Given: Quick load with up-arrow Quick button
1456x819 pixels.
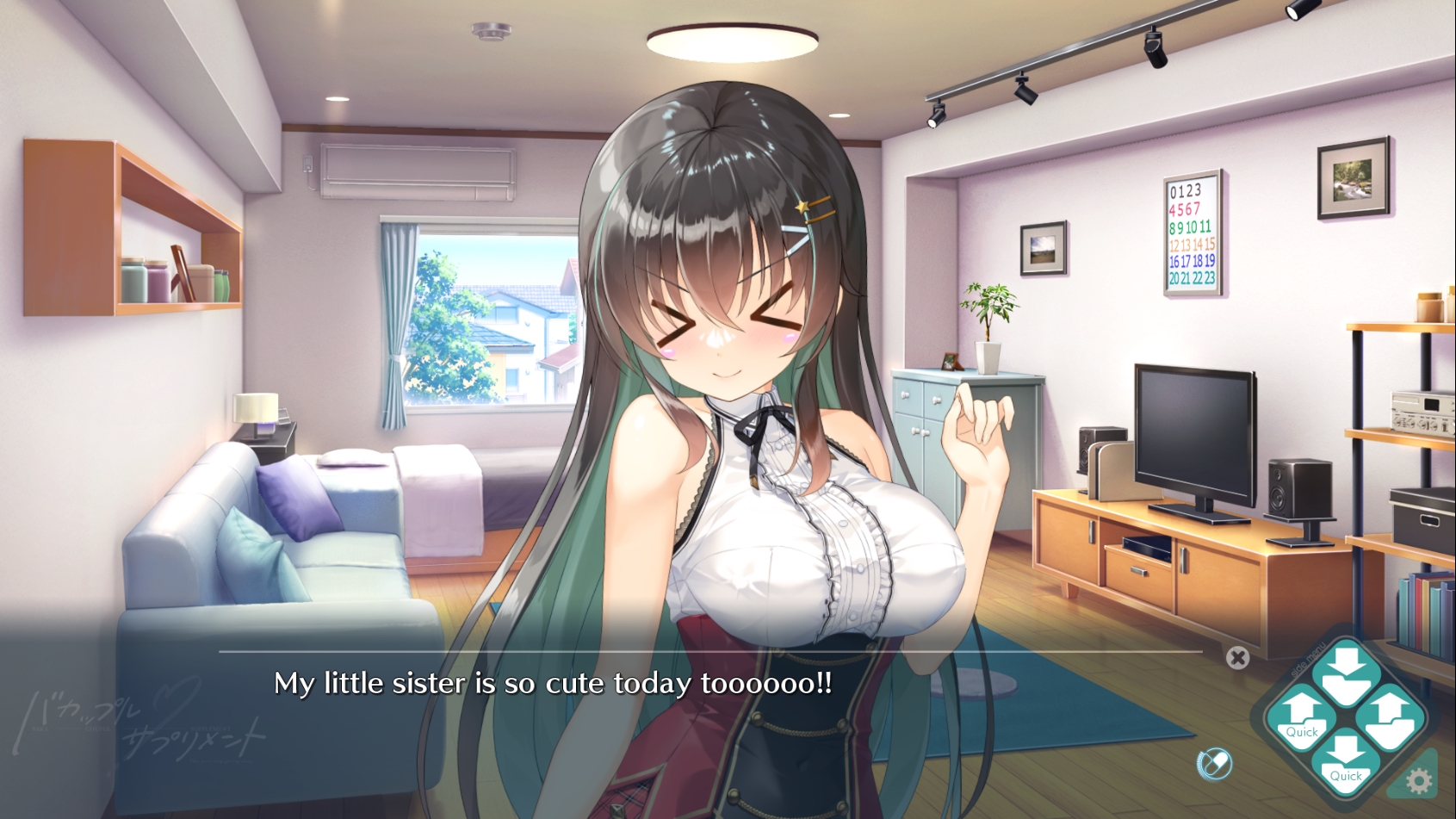Looking at the screenshot, I should point(1301,718).
